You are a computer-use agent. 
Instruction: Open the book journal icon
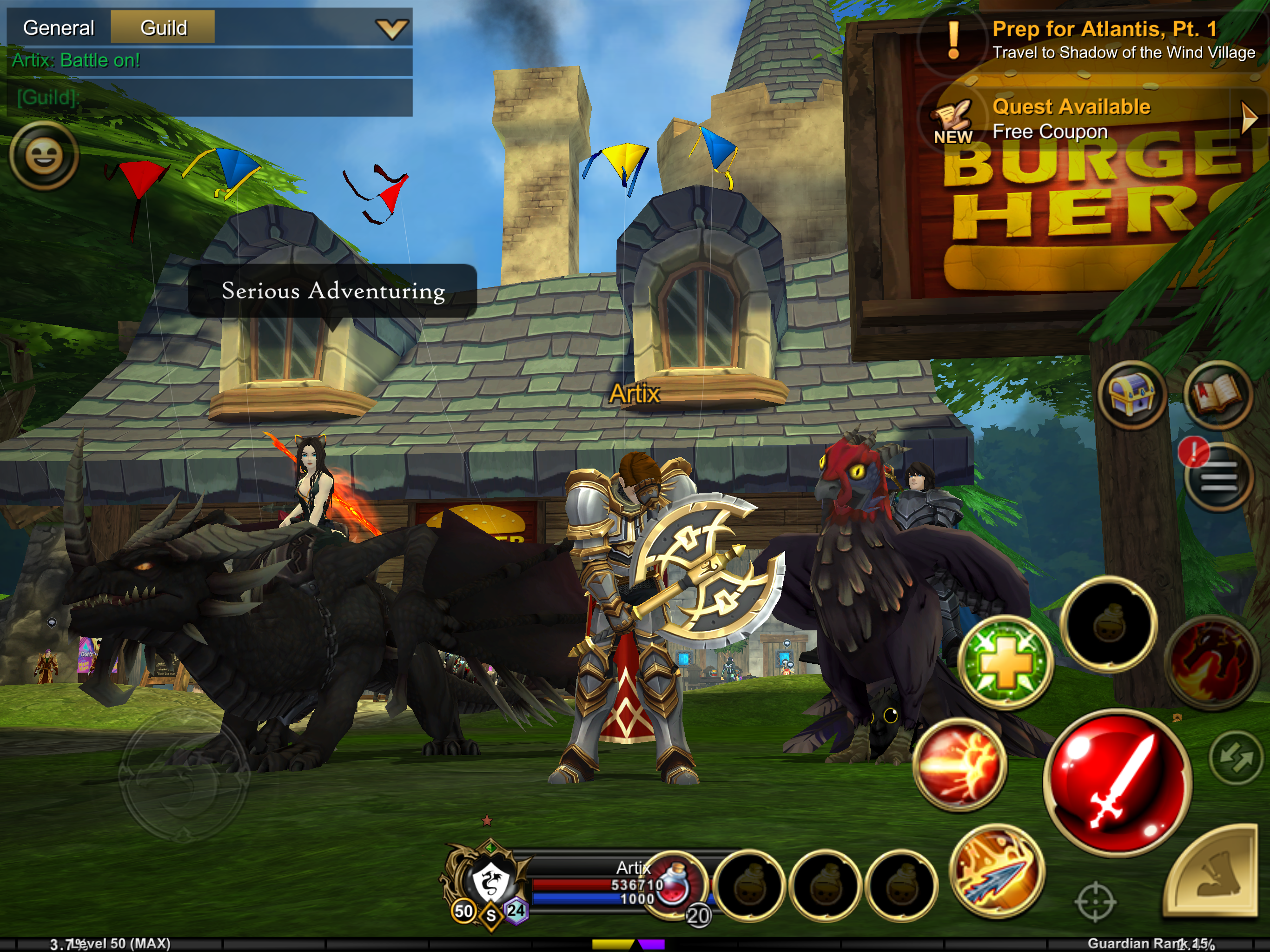(1217, 396)
